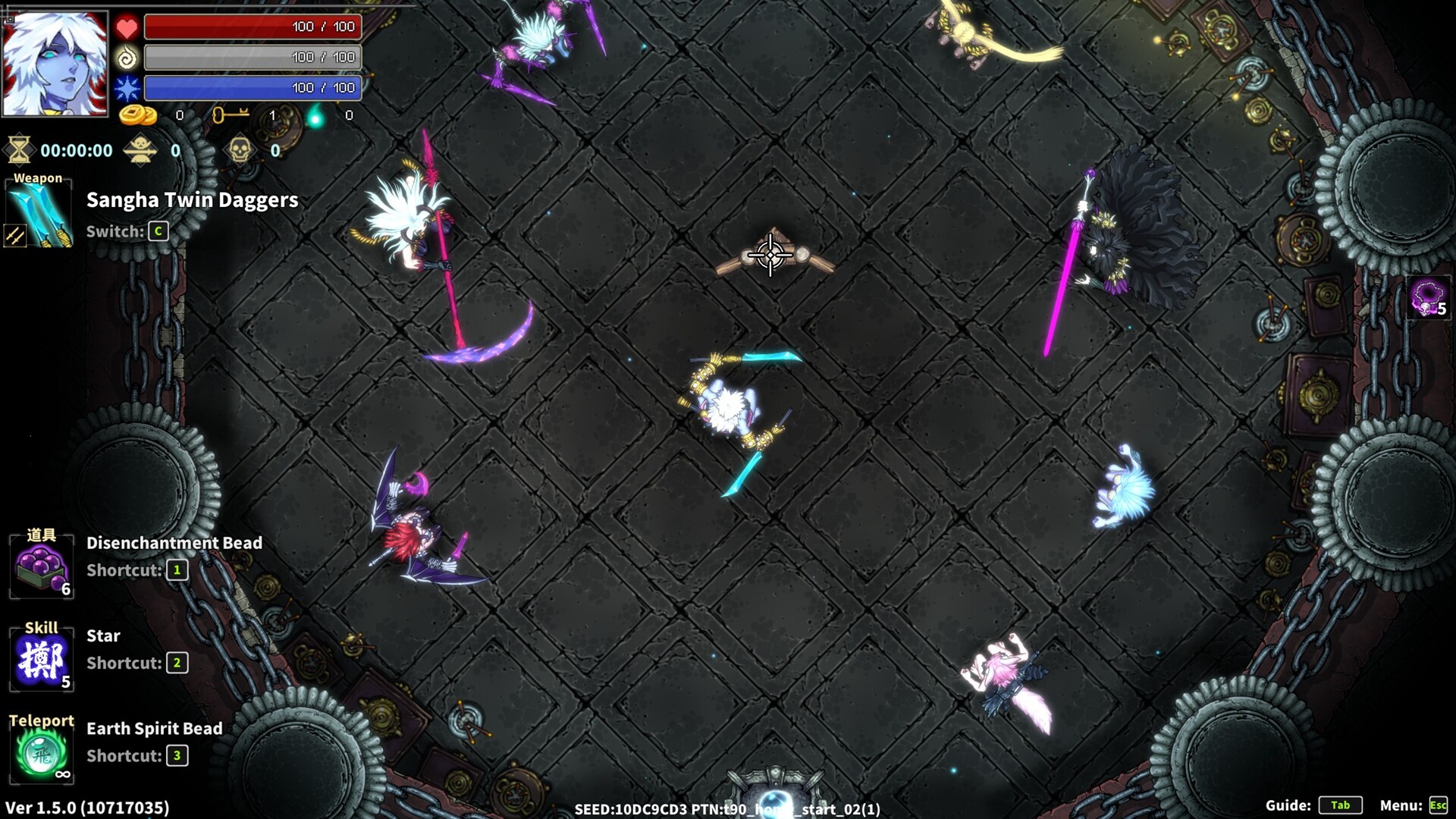Click the key counter icon
The width and height of the screenshot is (1456, 819).
point(233,115)
